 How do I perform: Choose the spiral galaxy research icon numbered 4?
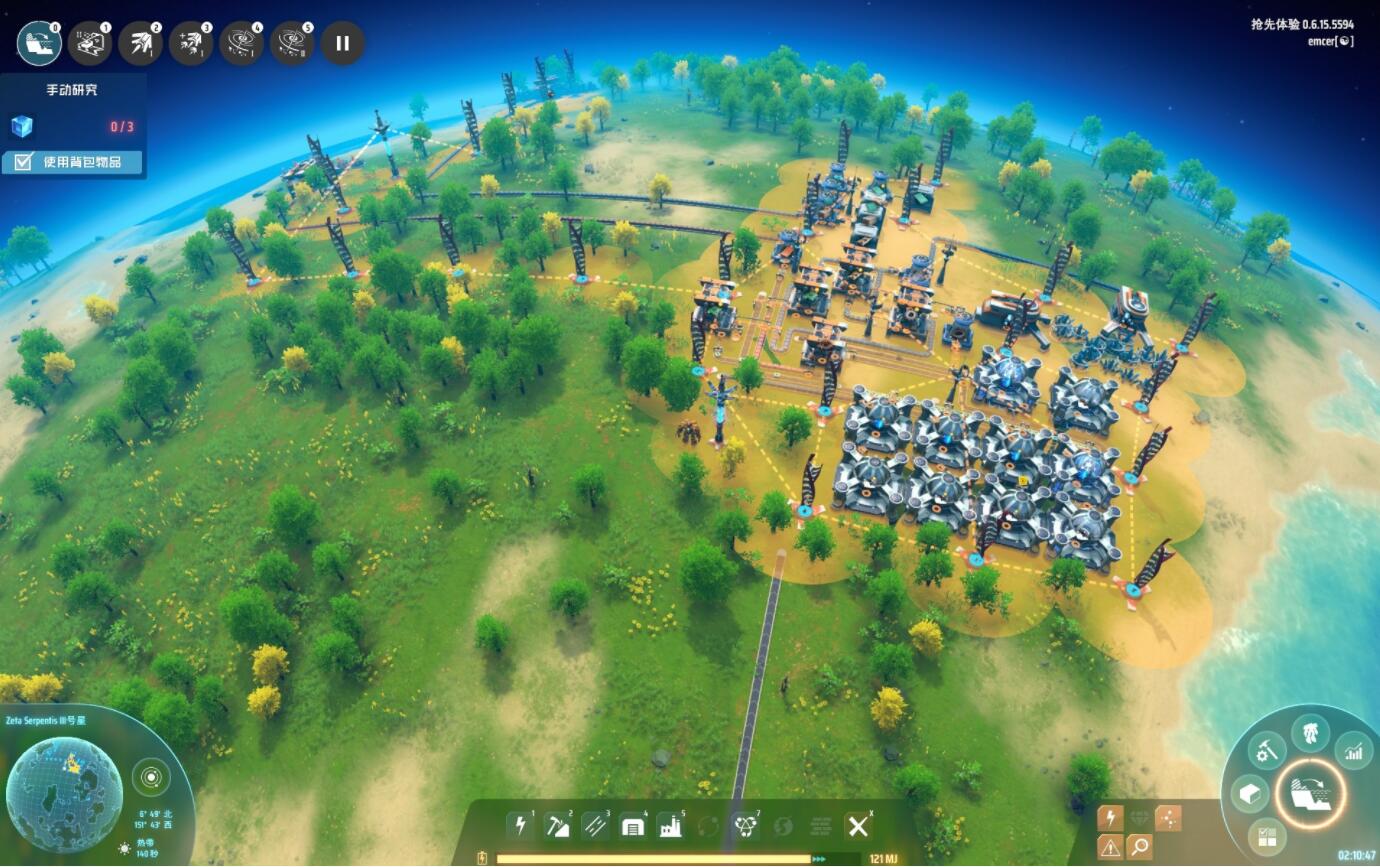click(242, 44)
